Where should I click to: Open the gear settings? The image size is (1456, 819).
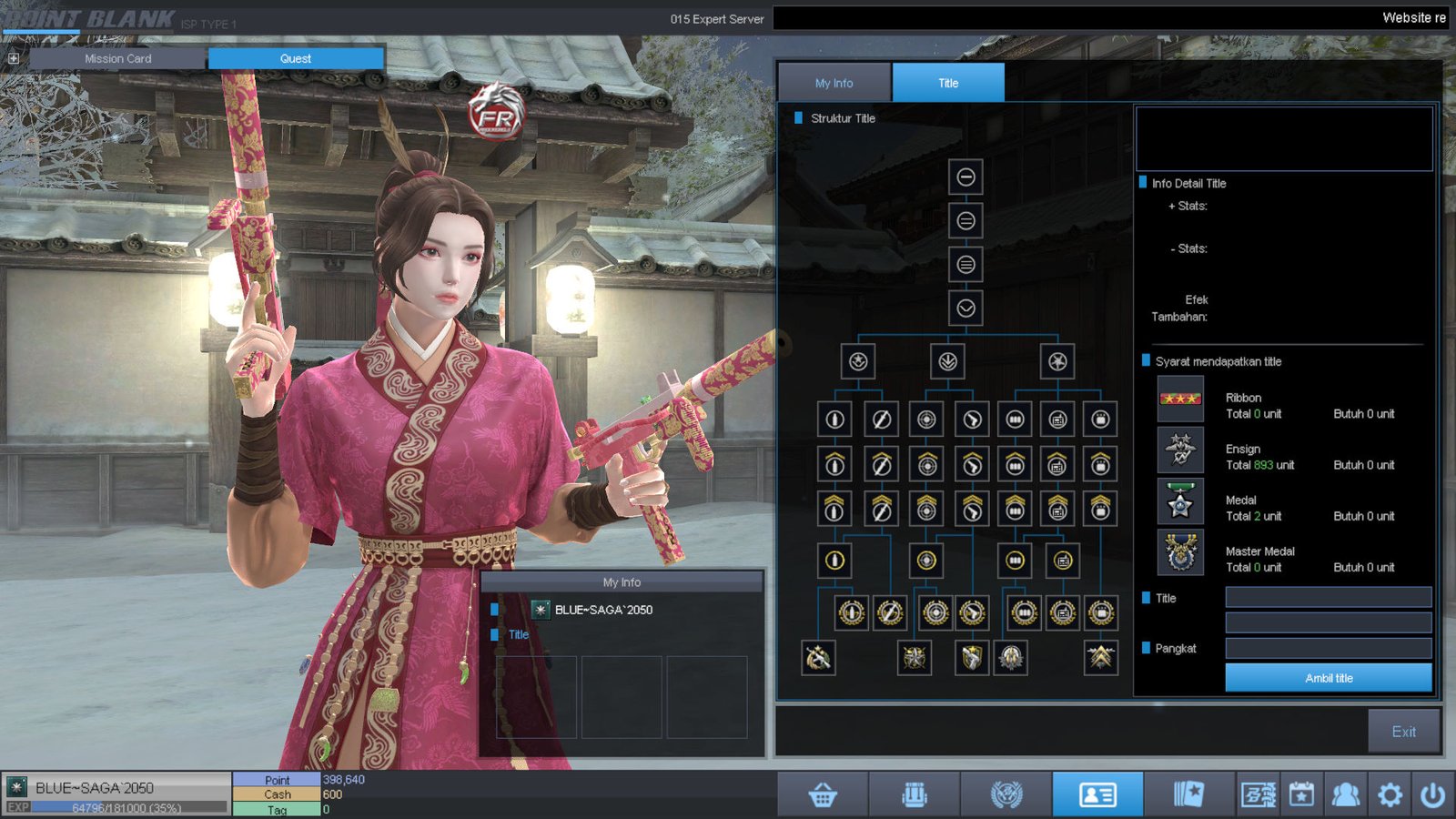tap(1390, 795)
